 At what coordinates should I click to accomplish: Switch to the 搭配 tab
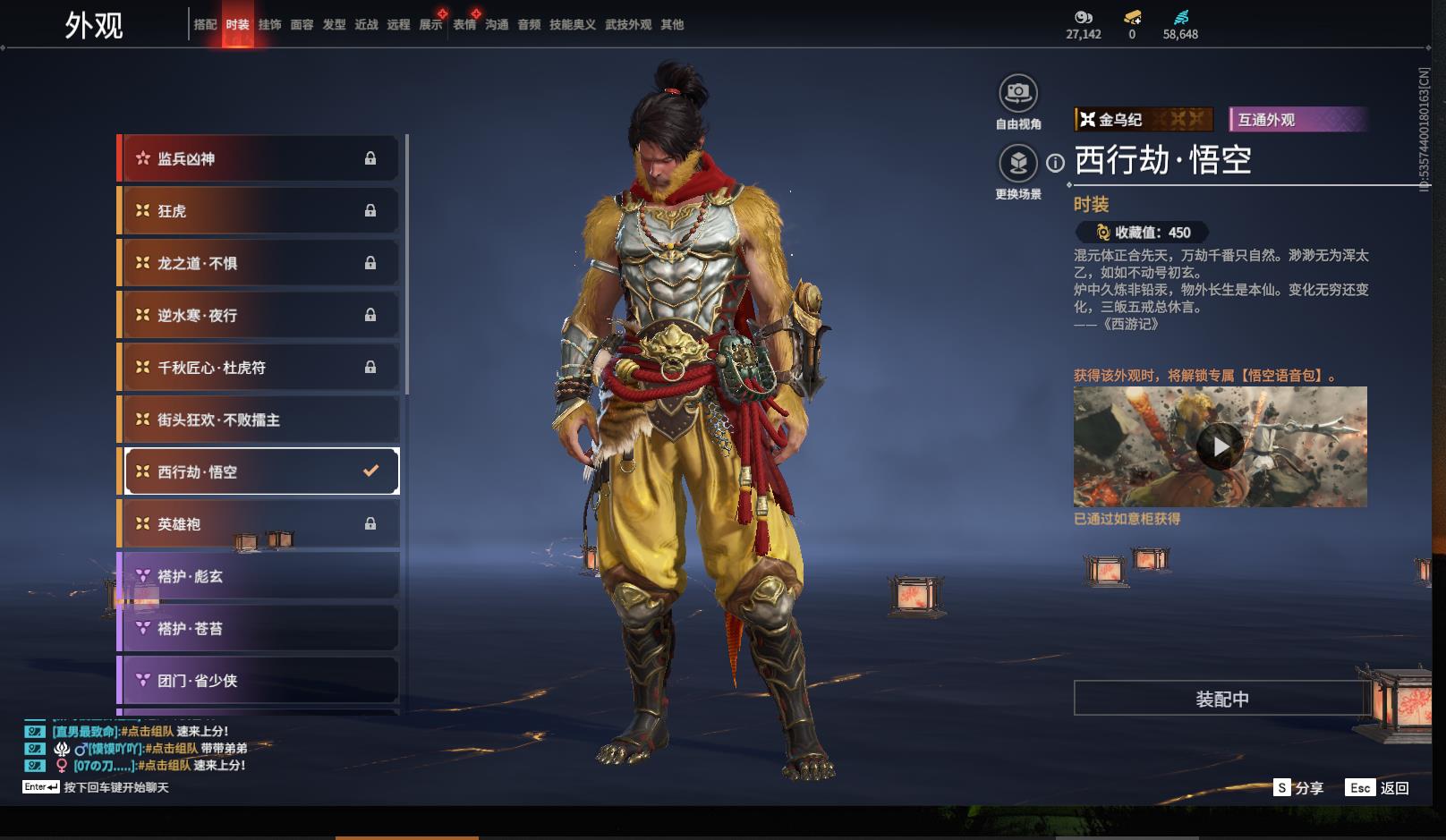205,25
